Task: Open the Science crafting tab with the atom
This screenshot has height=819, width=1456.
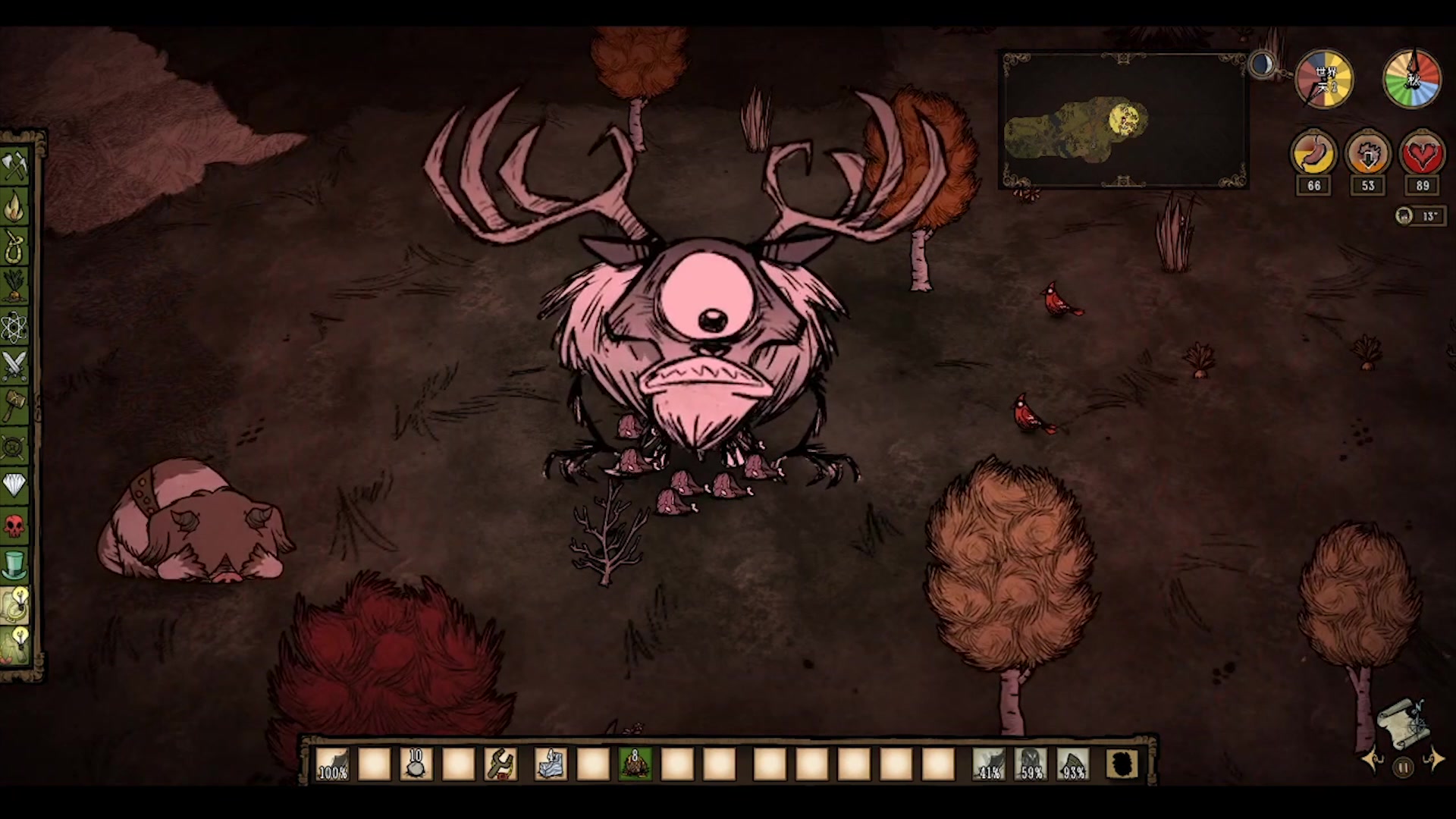Action: pyautogui.click(x=15, y=327)
